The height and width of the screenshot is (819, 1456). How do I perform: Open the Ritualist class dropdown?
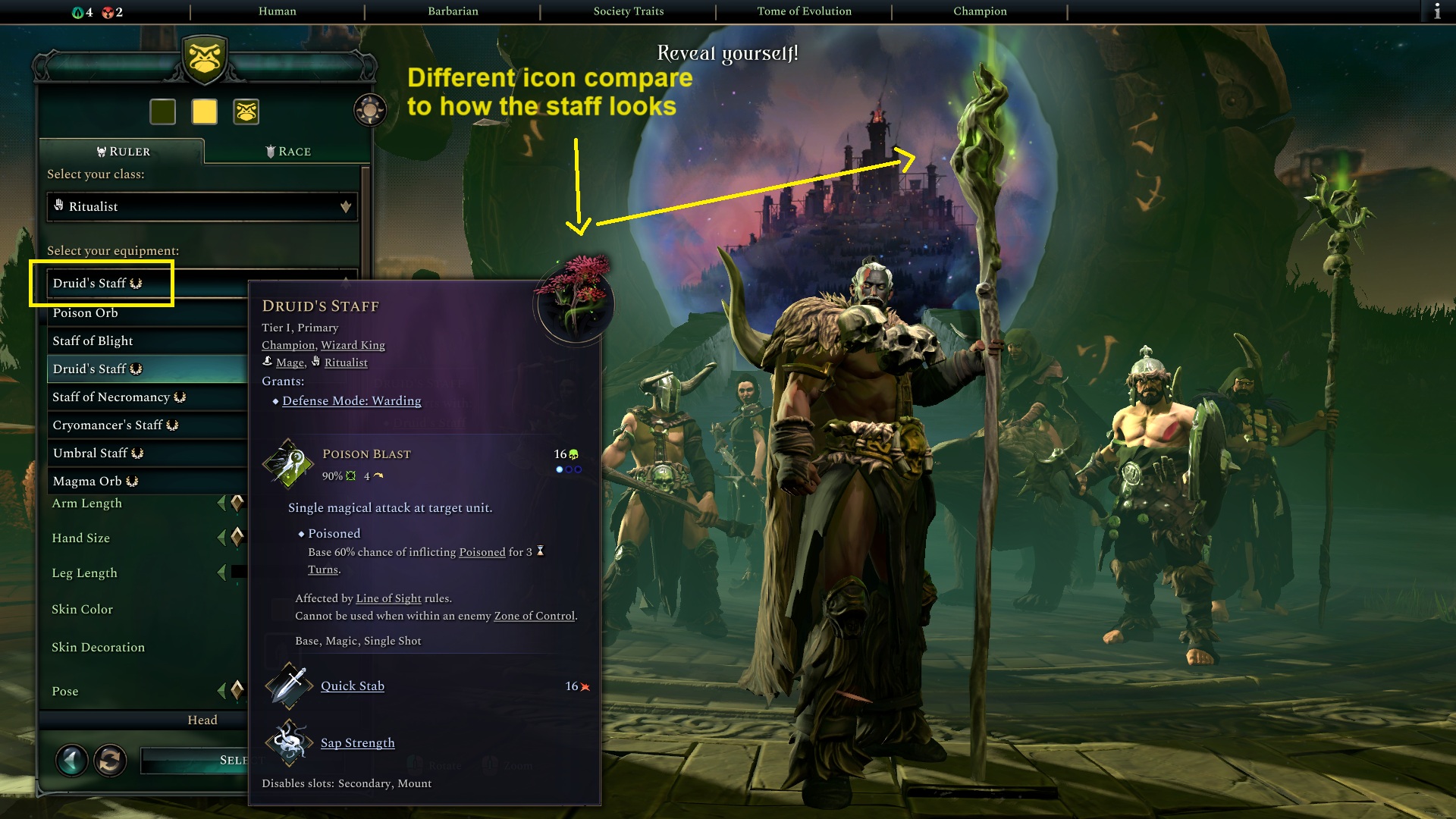coord(201,206)
